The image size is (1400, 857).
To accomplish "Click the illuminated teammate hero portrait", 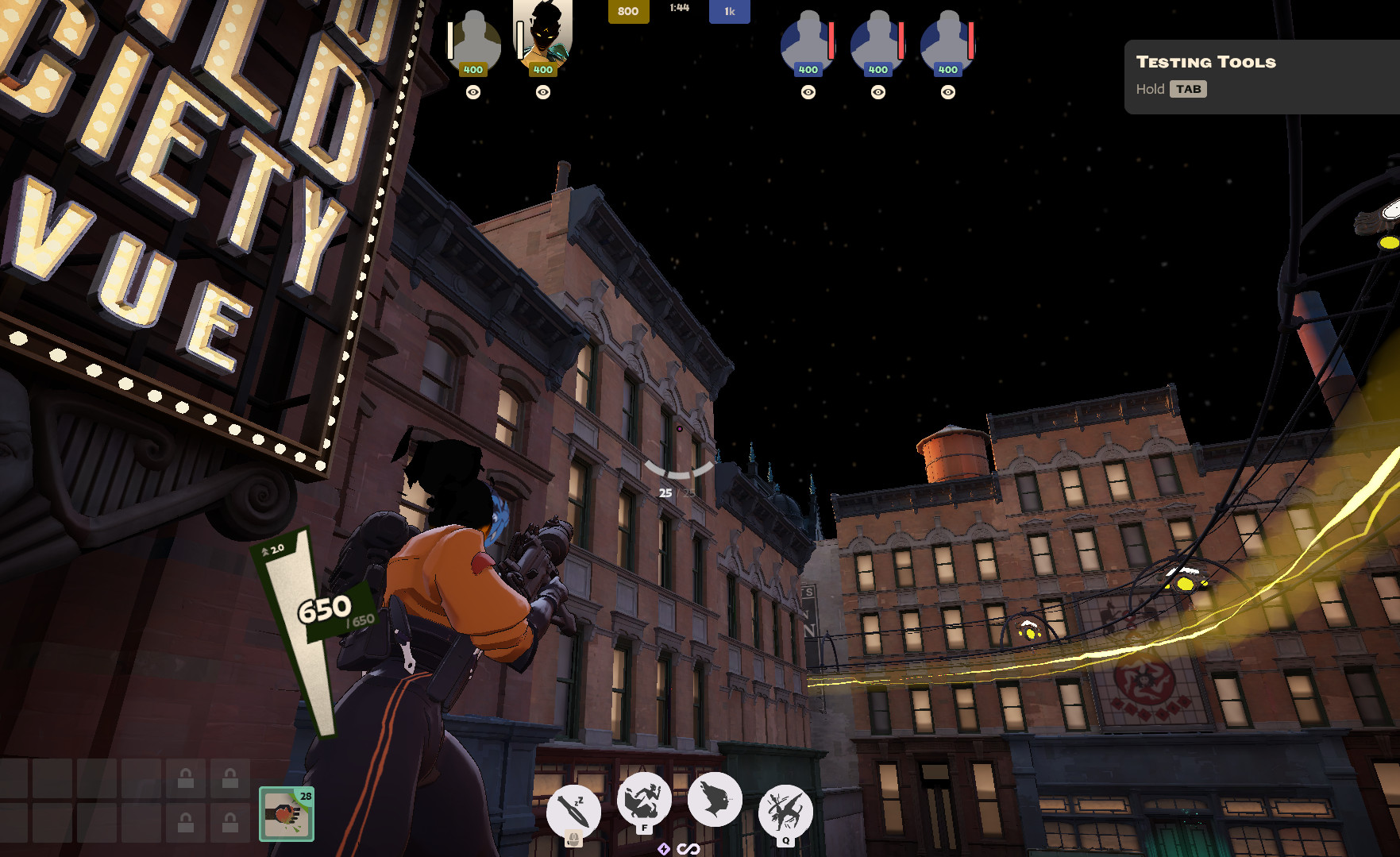I will point(542,40).
